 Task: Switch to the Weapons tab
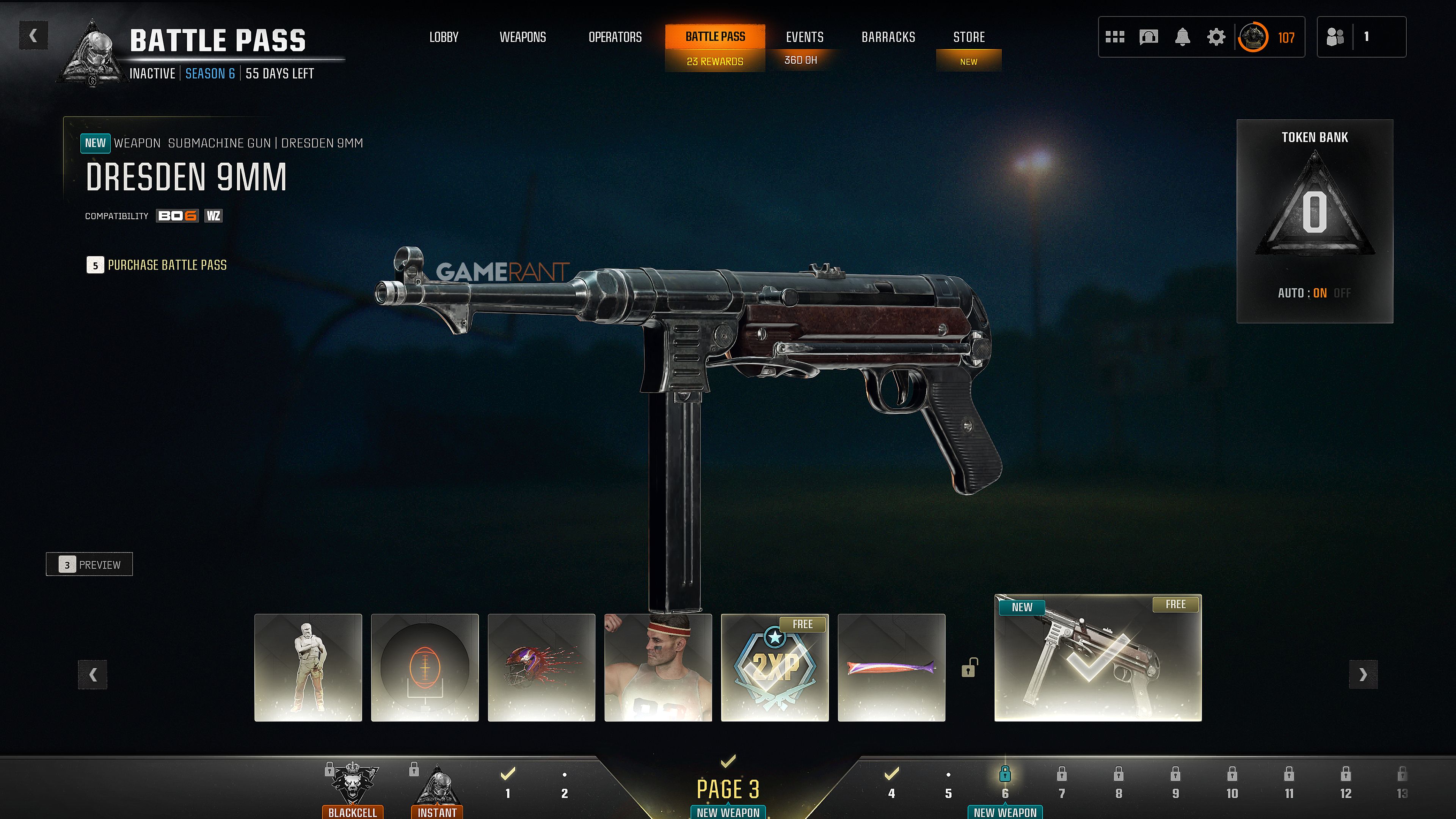point(523,37)
